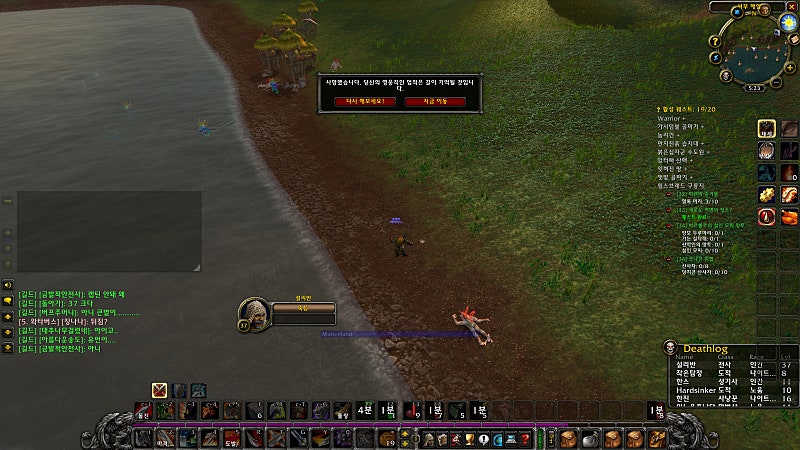
Task: Close the minimap with the X button
Action: (790, 7)
